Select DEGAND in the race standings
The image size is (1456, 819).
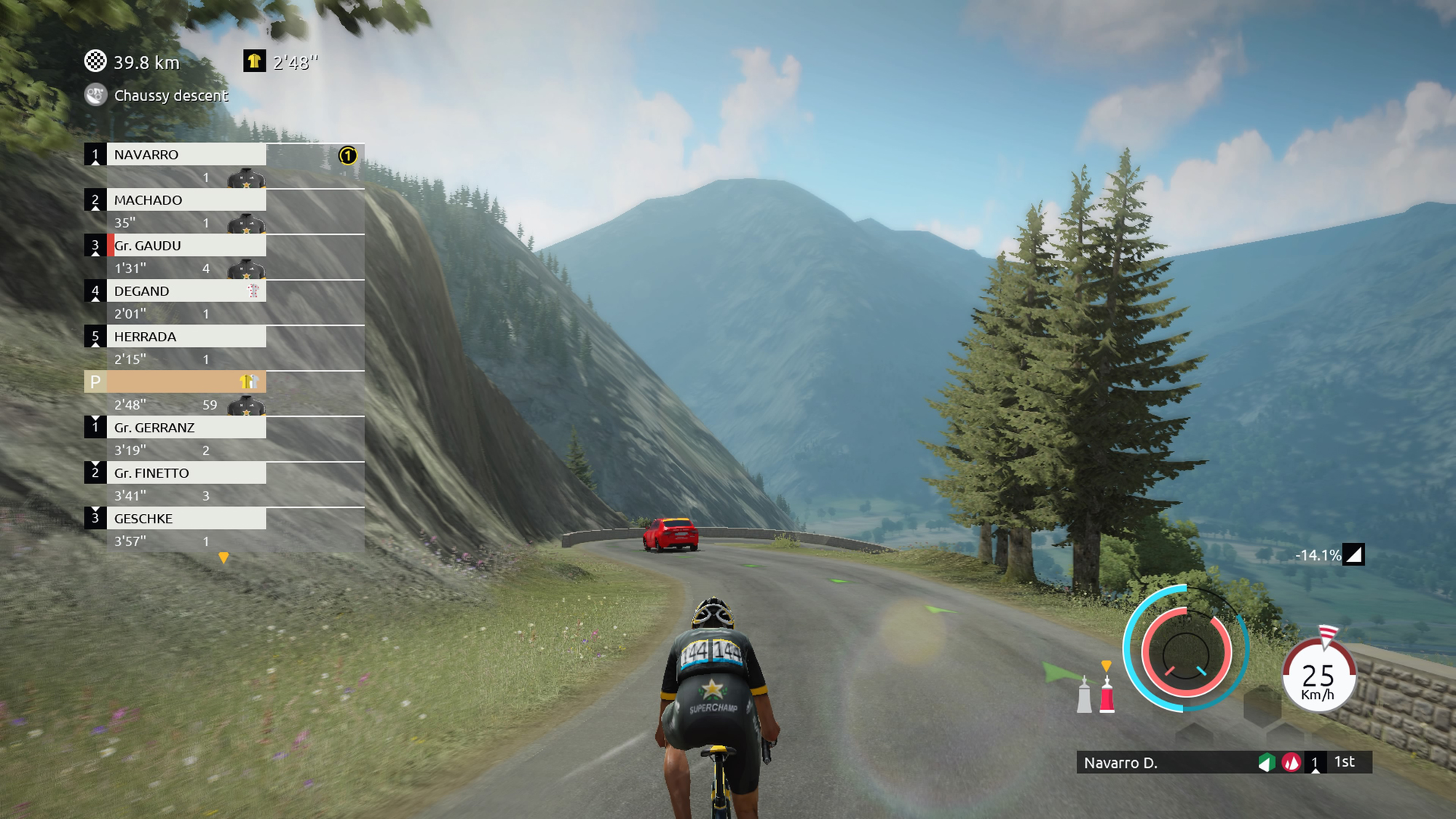click(x=186, y=291)
